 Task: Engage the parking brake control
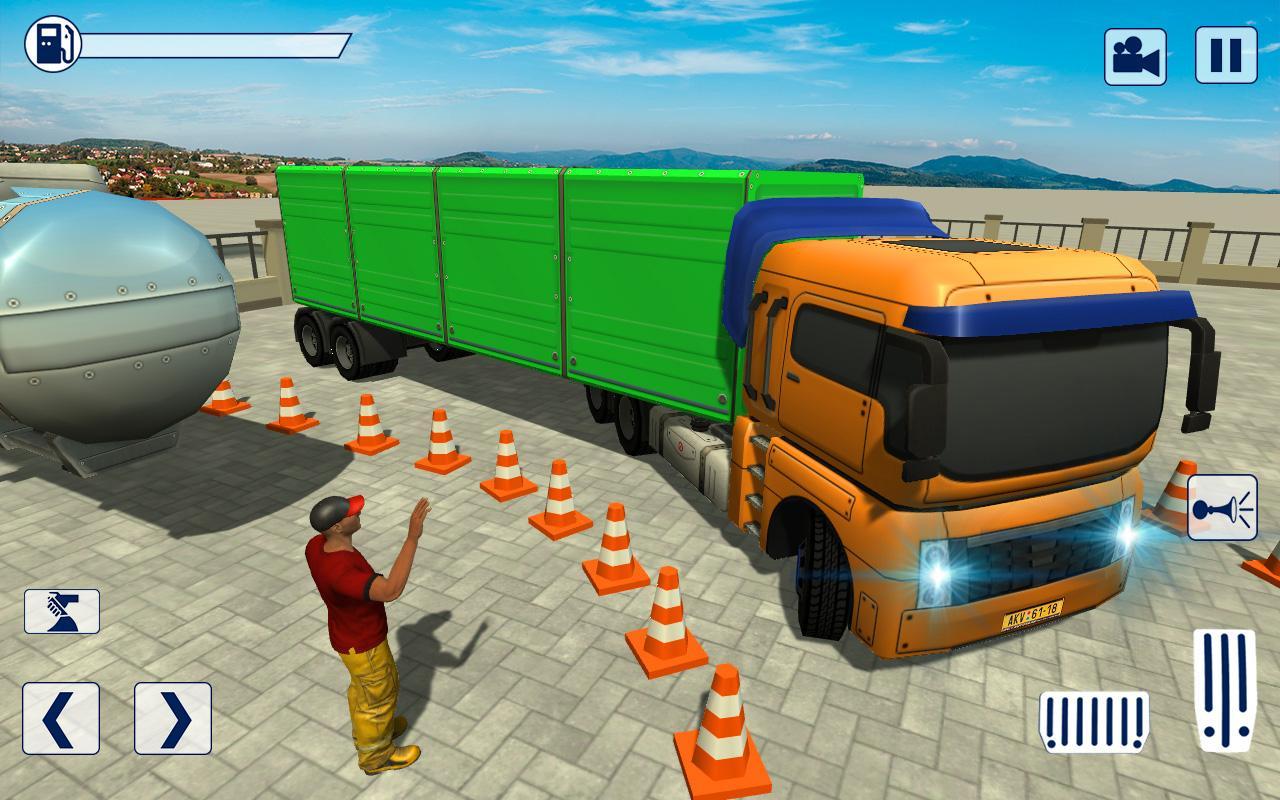pos(63,611)
